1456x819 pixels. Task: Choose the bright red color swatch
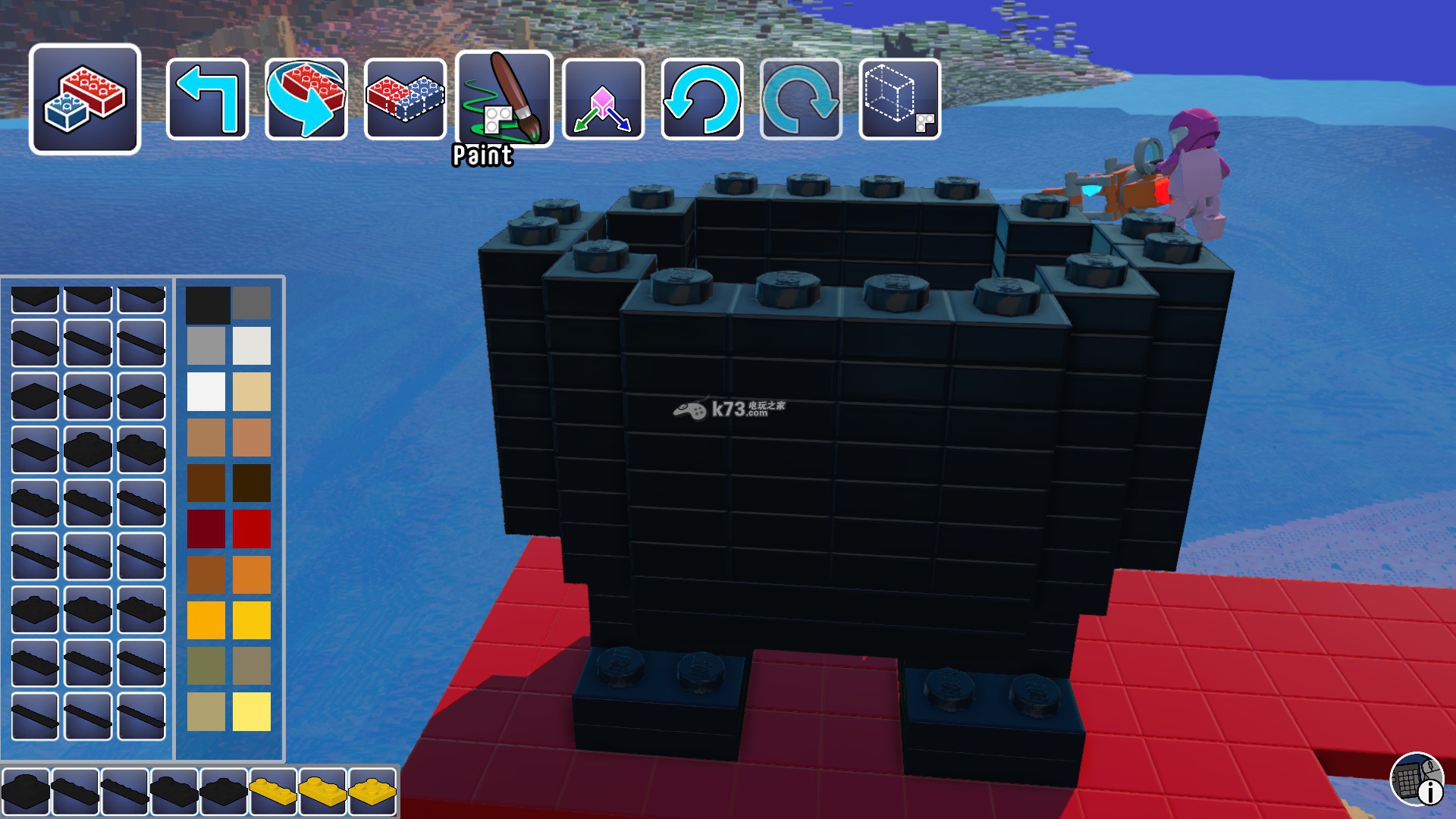click(x=252, y=529)
